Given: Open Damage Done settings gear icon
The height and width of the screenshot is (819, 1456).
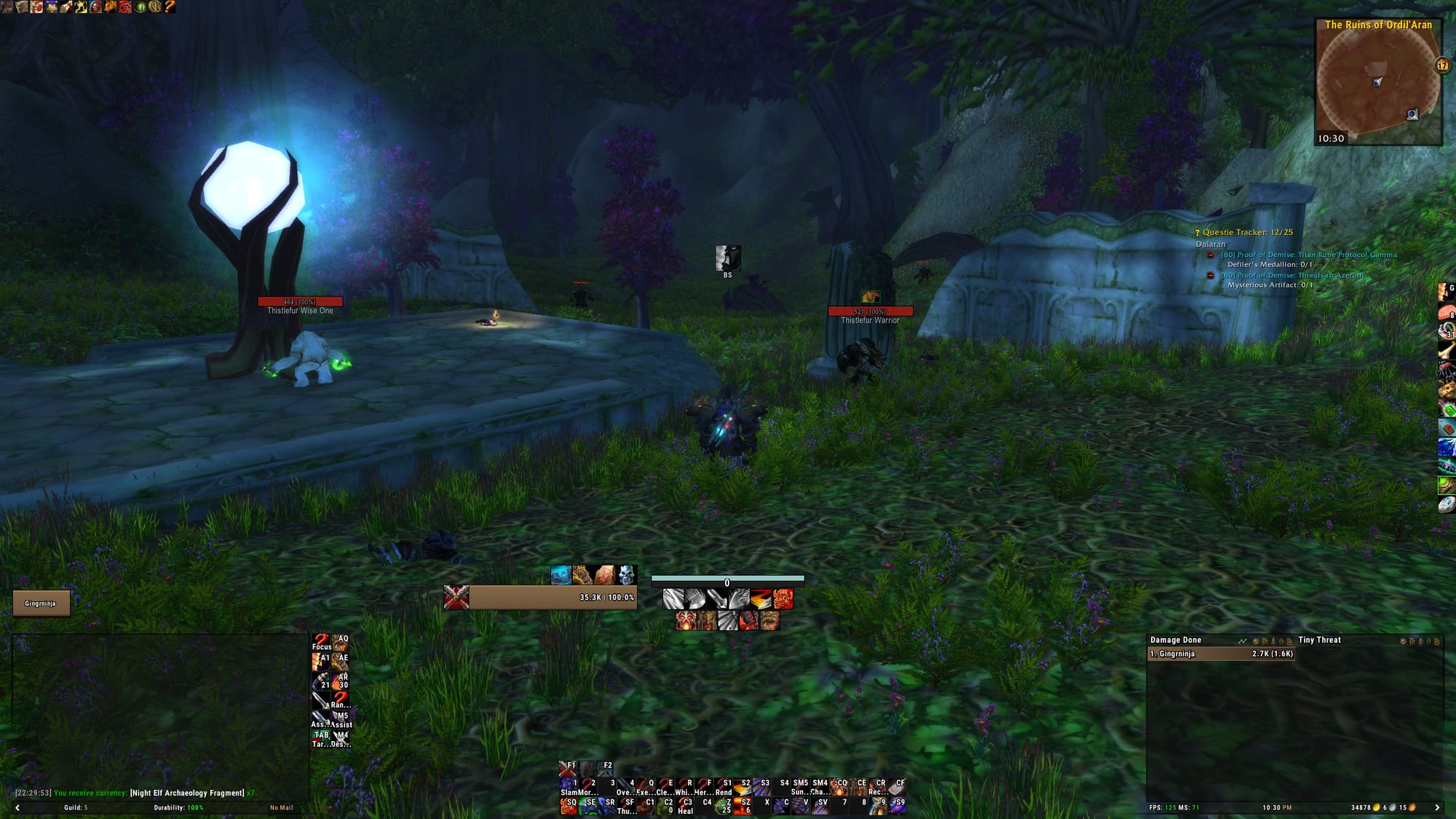Looking at the screenshot, I should tap(1255, 641).
